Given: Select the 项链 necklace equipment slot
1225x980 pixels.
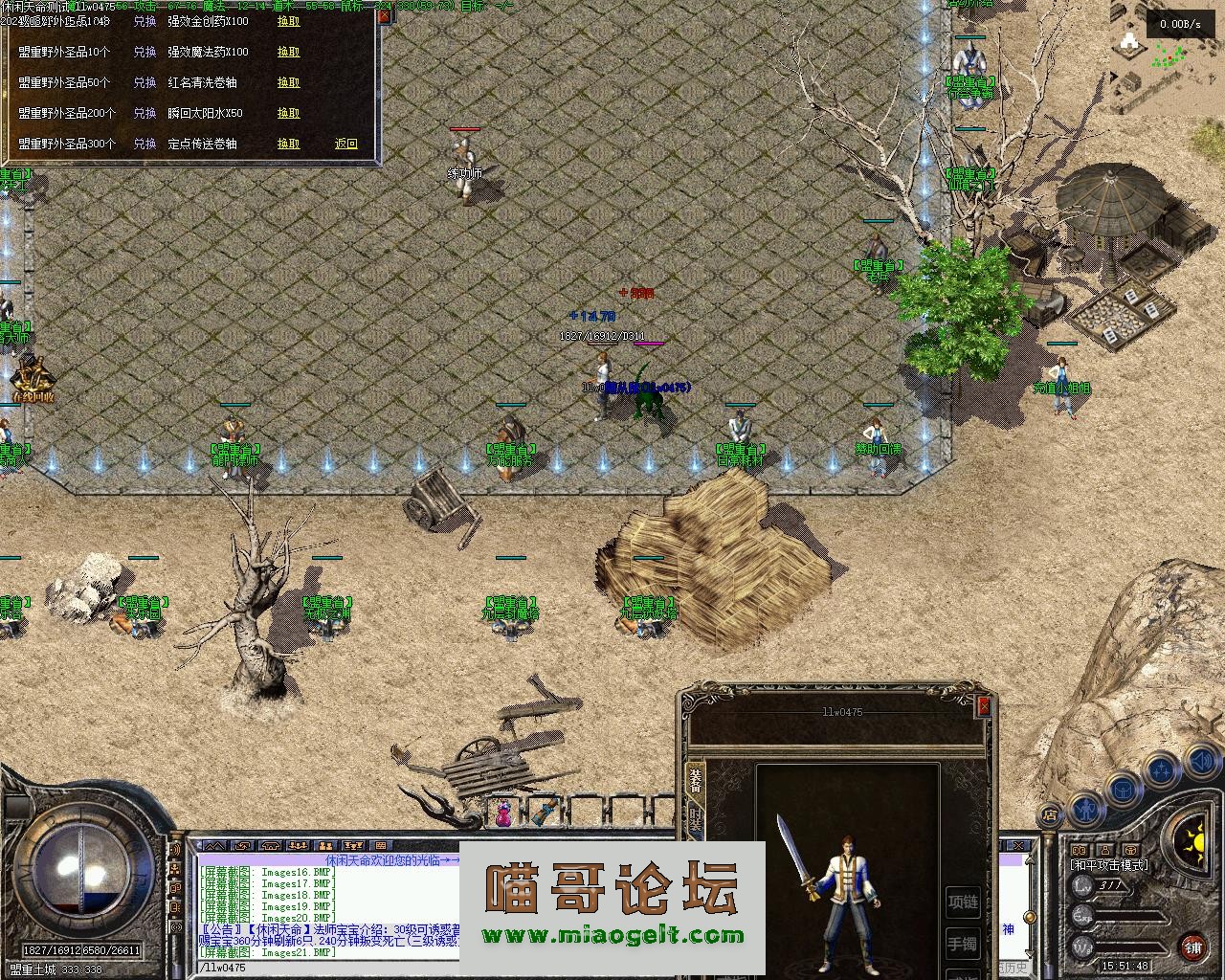Looking at the screenshot, I should (963, 901).
